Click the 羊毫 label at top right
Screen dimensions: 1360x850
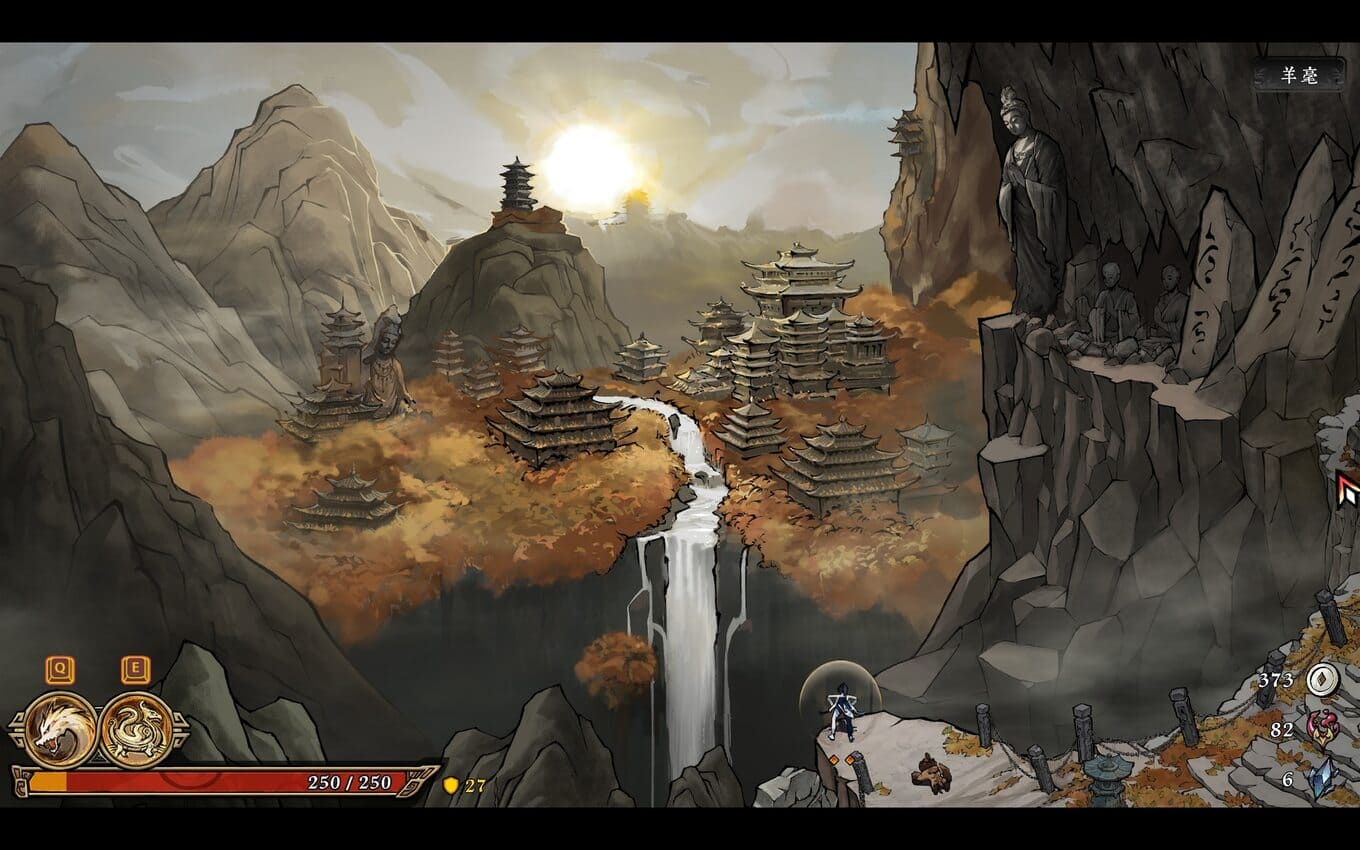(x=1300, y=76)
